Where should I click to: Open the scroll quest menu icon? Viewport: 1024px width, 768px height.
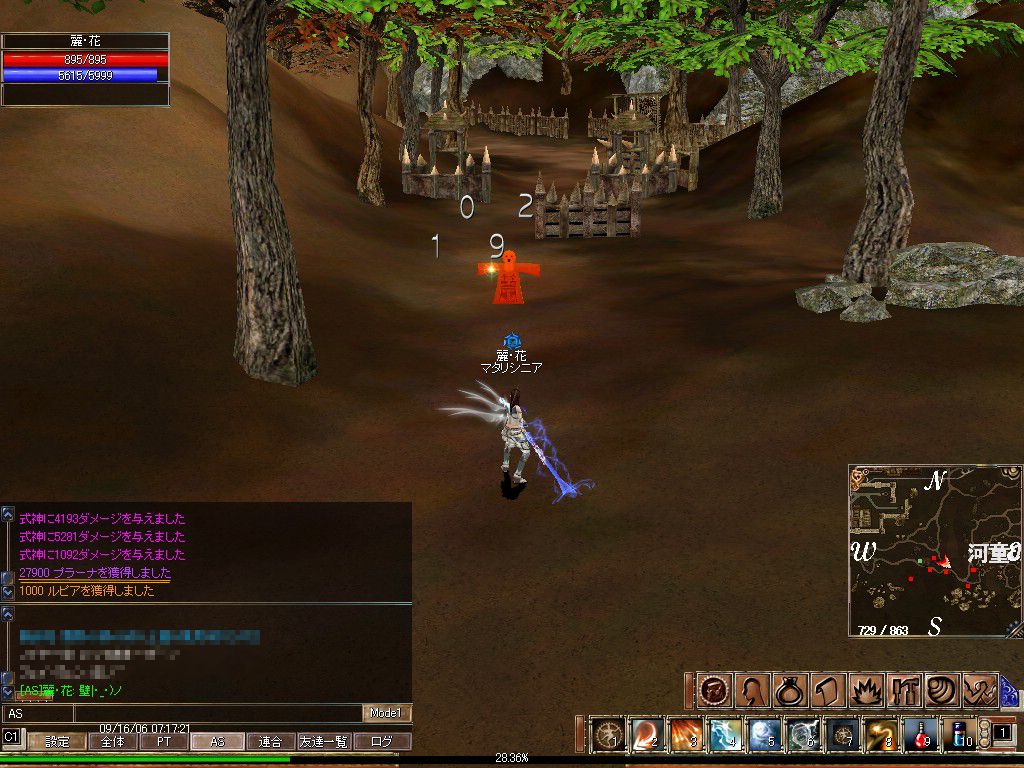pyautogui.click(x=825, y=690)
